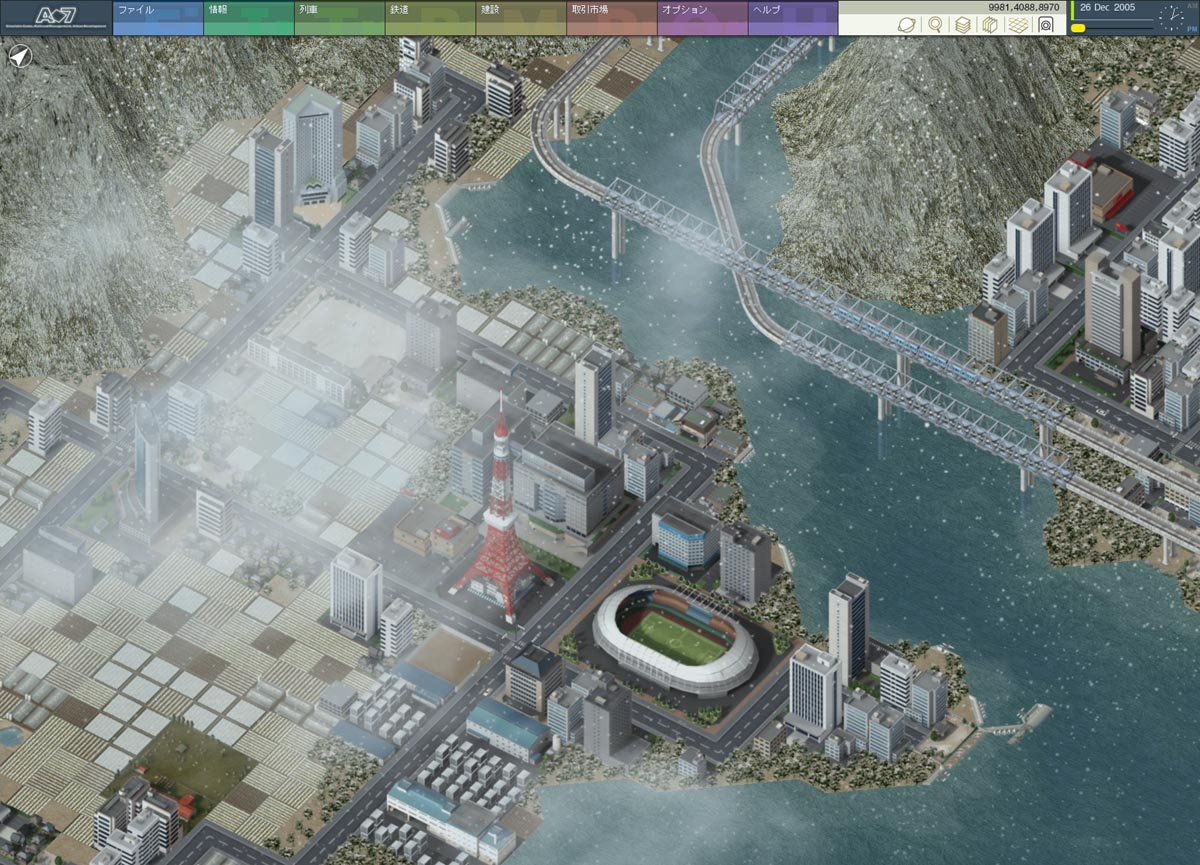Select the stacked layers icon
The height and width of the screenshot is (865, 1200).
[x=963, y=25]
